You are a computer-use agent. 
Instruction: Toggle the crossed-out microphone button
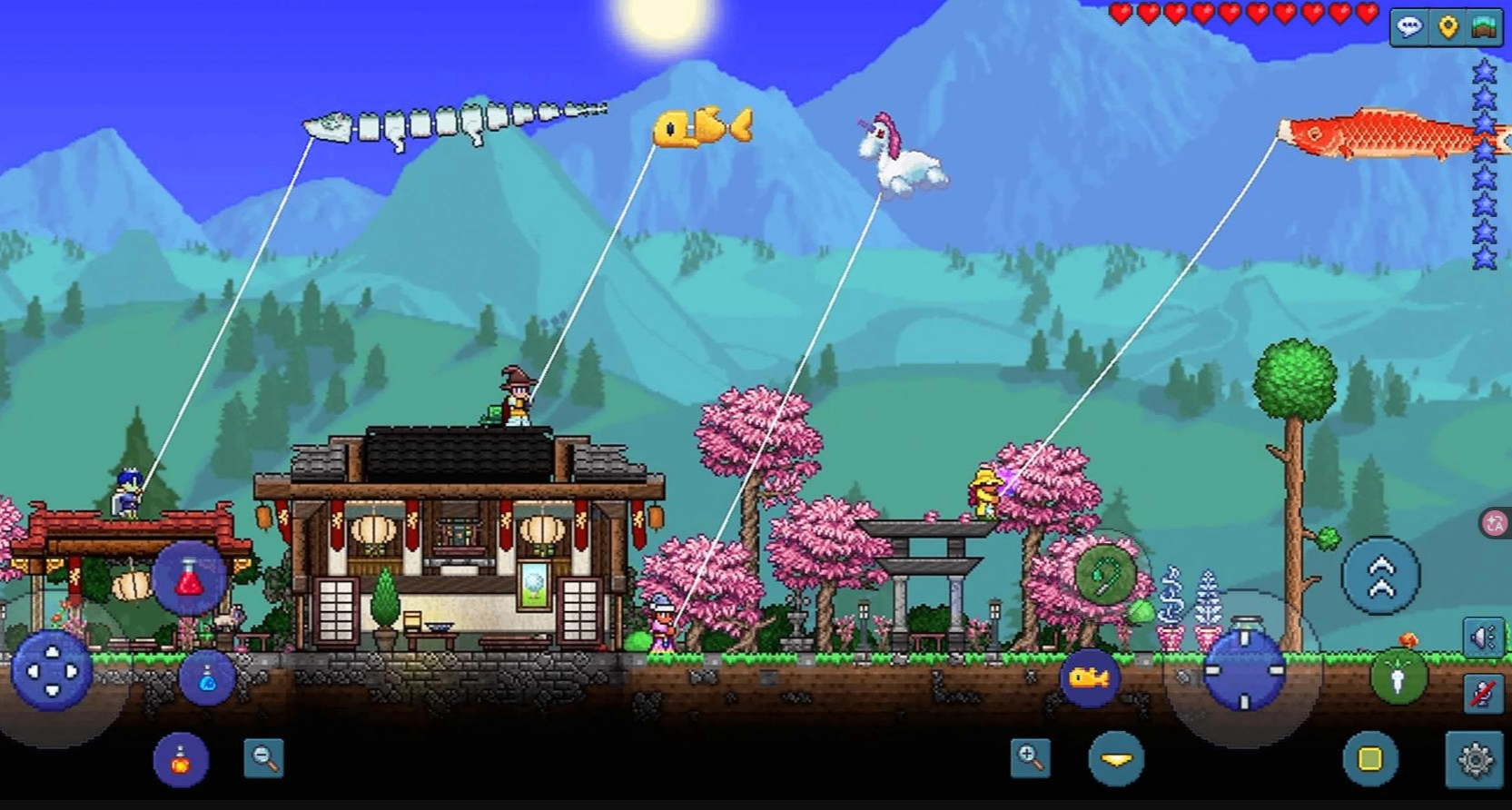click(1482, 695)
